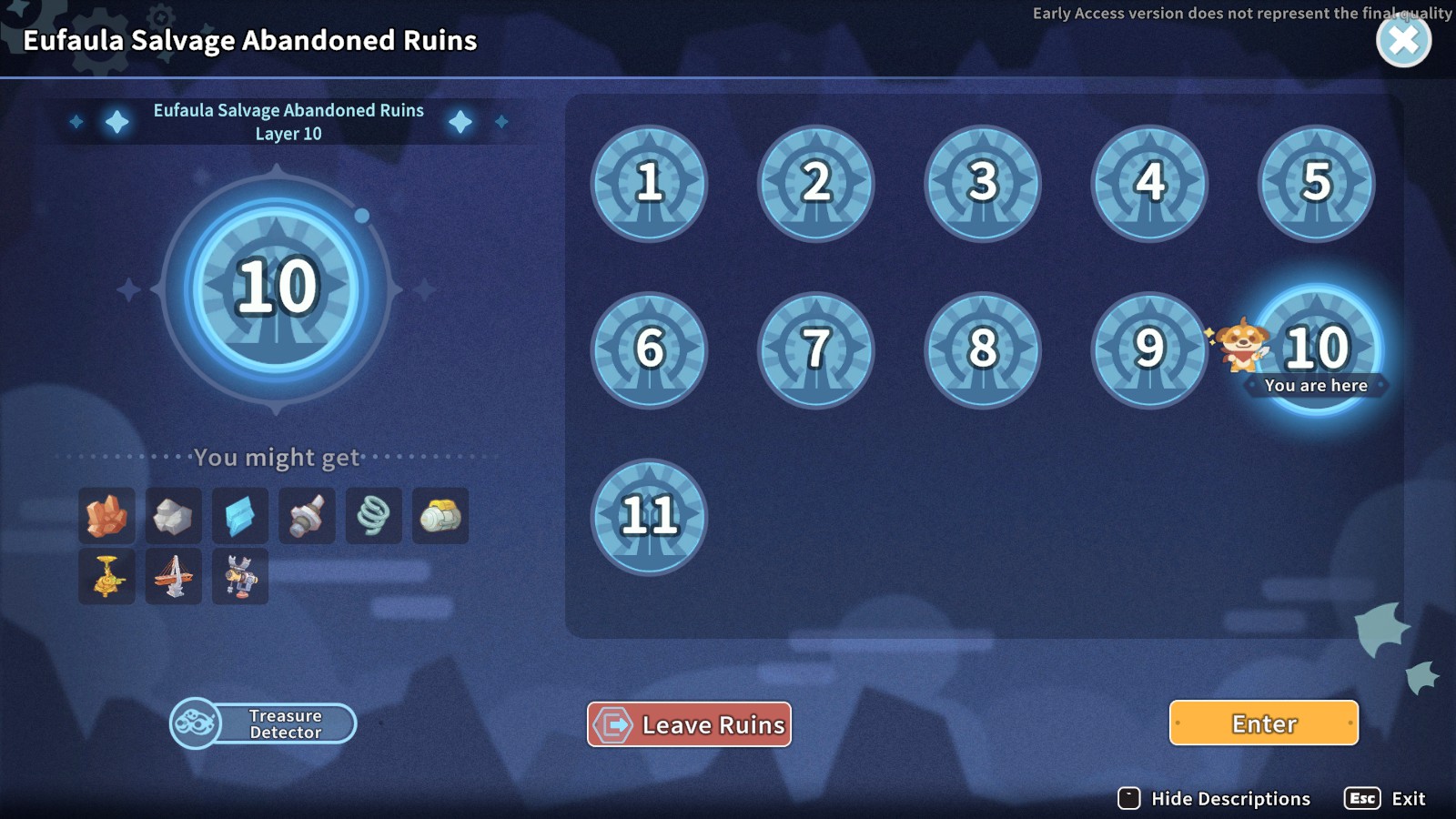The image size is (1456, 819).
Task: Select the blue glass shard reward
Action: tap(240, 516)
